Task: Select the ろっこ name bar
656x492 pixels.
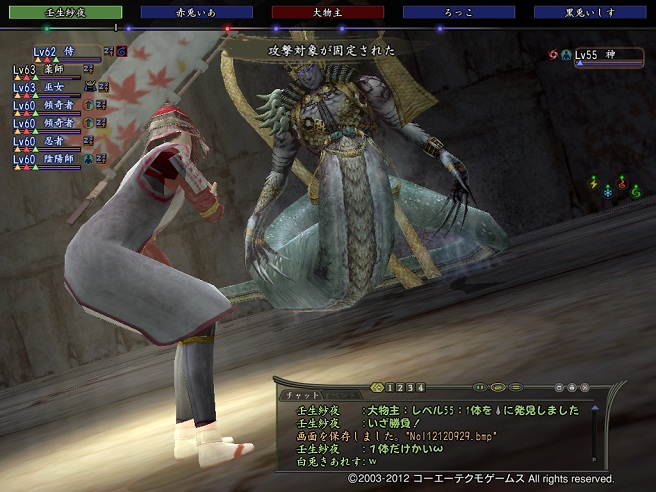Action: [459, 13]
